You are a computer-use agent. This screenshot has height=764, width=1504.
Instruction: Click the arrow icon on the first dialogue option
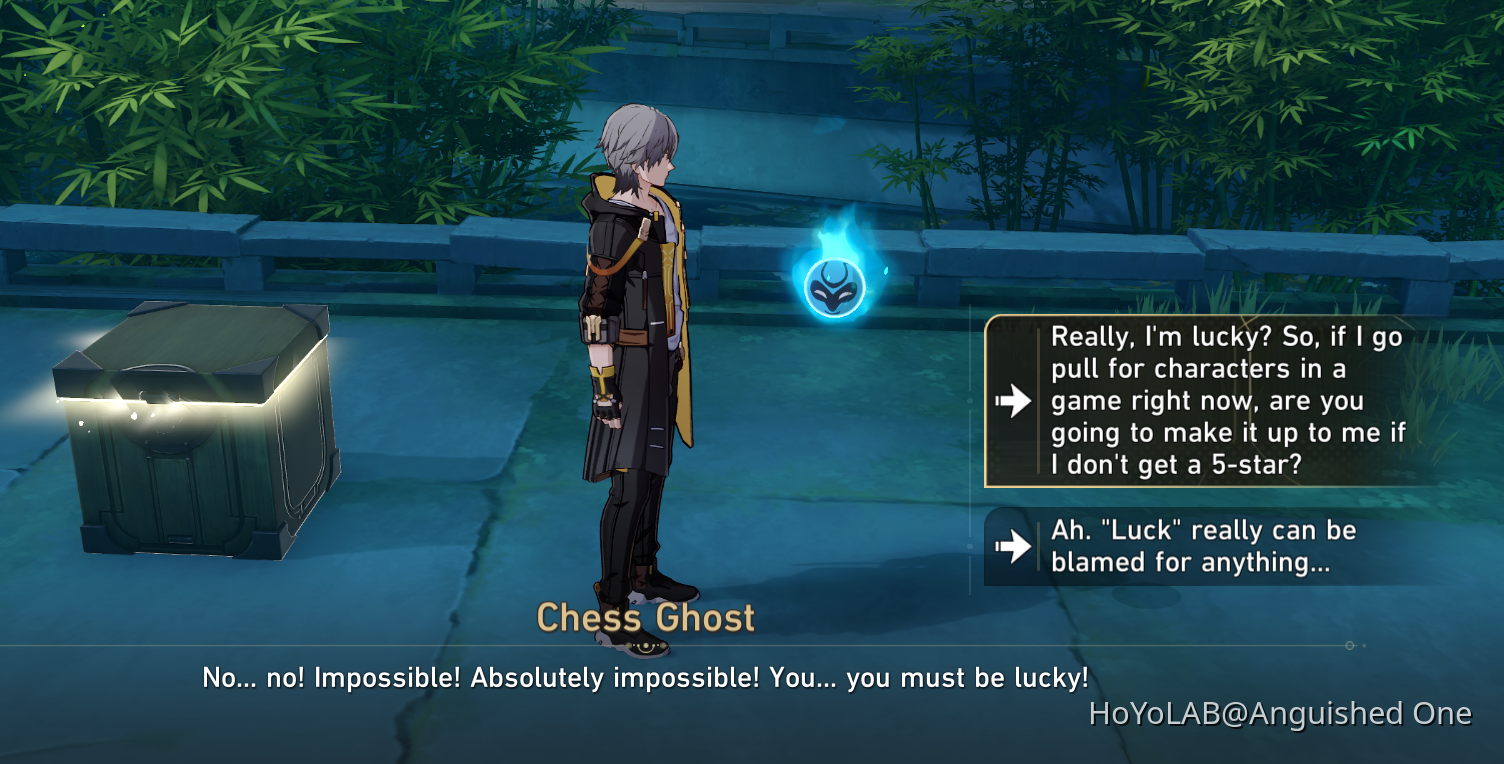(1015, 401)
